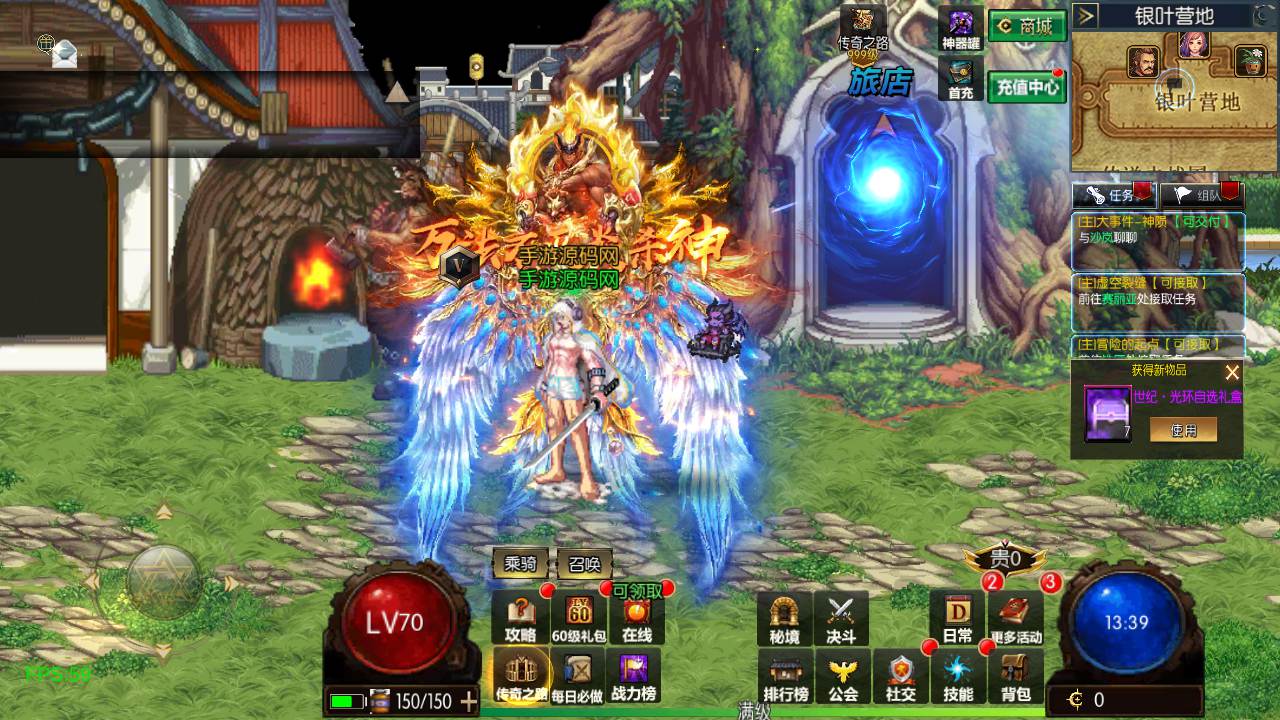Open the 传奇之路 icon at top

[862, 29]
